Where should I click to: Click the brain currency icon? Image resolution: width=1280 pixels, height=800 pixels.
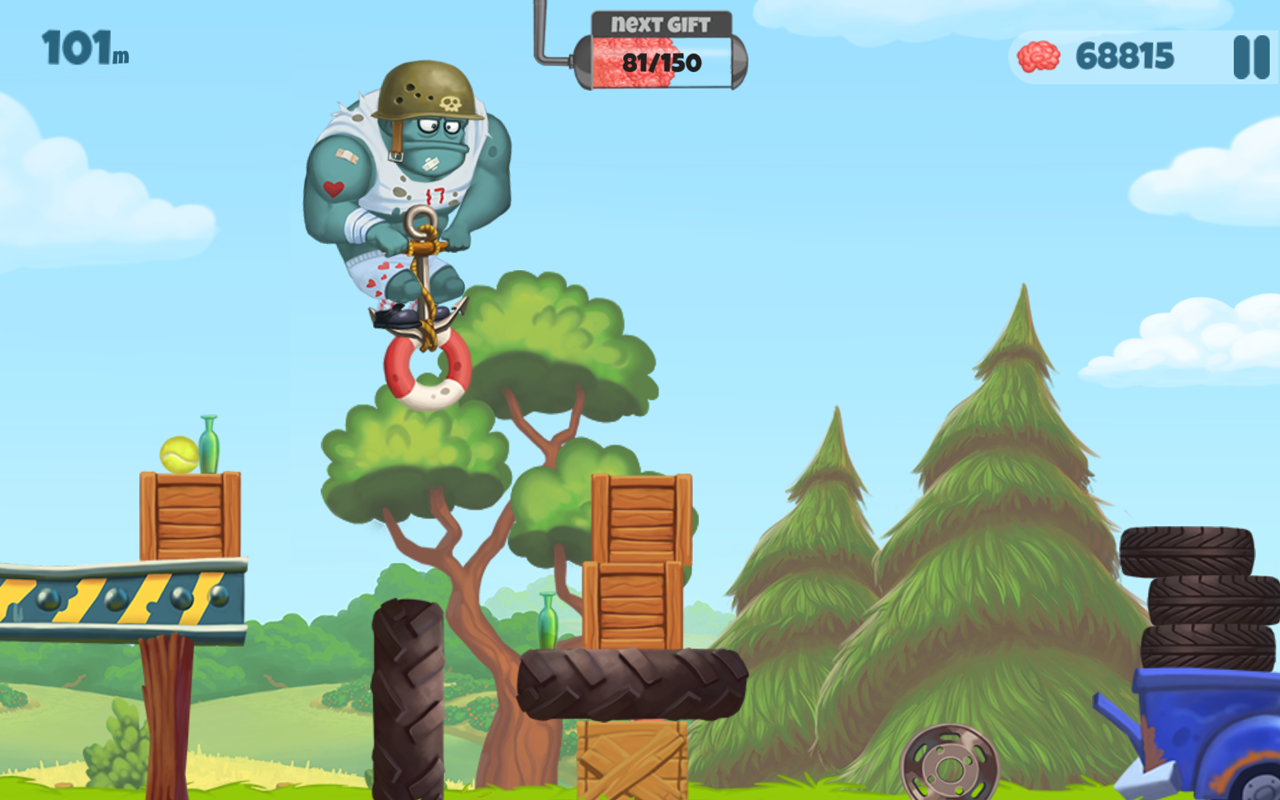tap(1037, 56)
